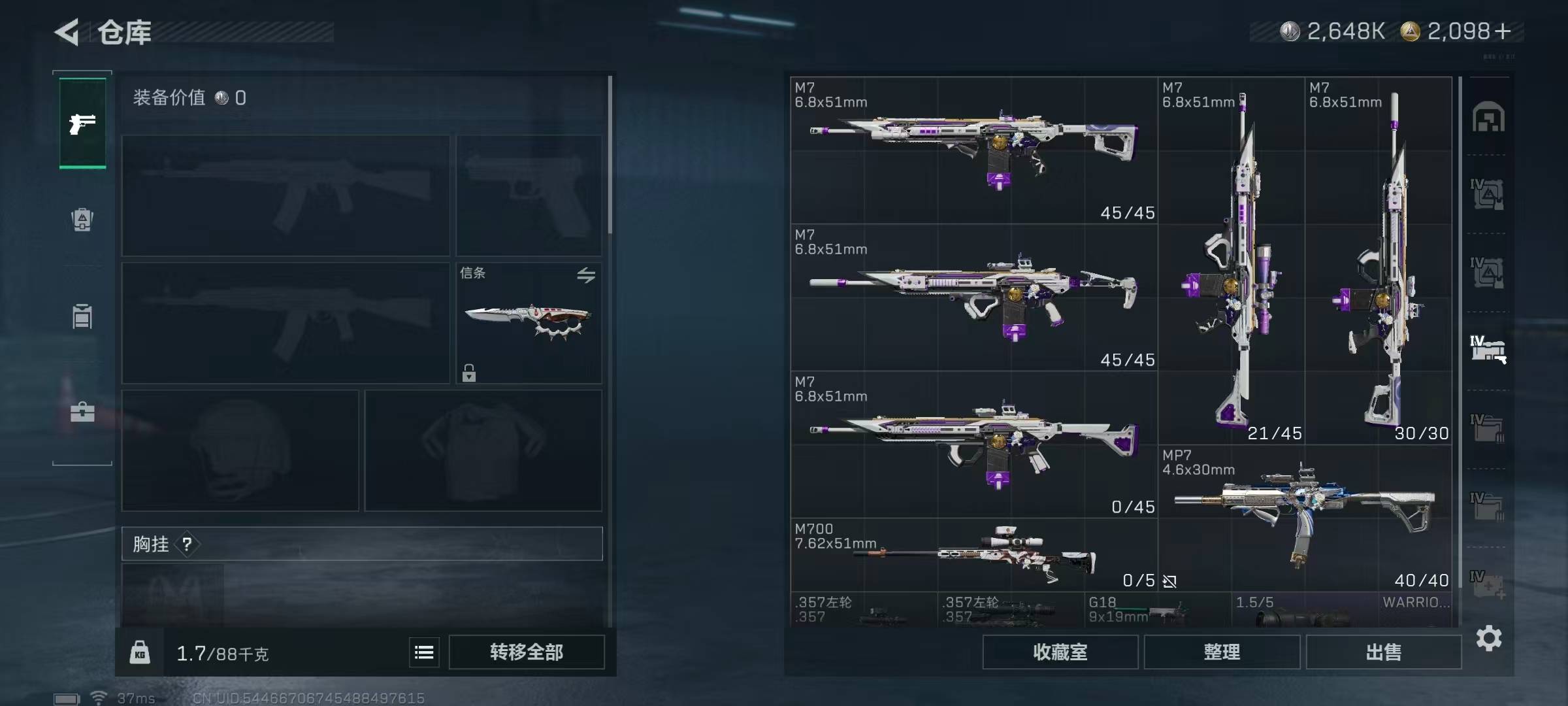Sort the stash with 整理

[1222, 652]
